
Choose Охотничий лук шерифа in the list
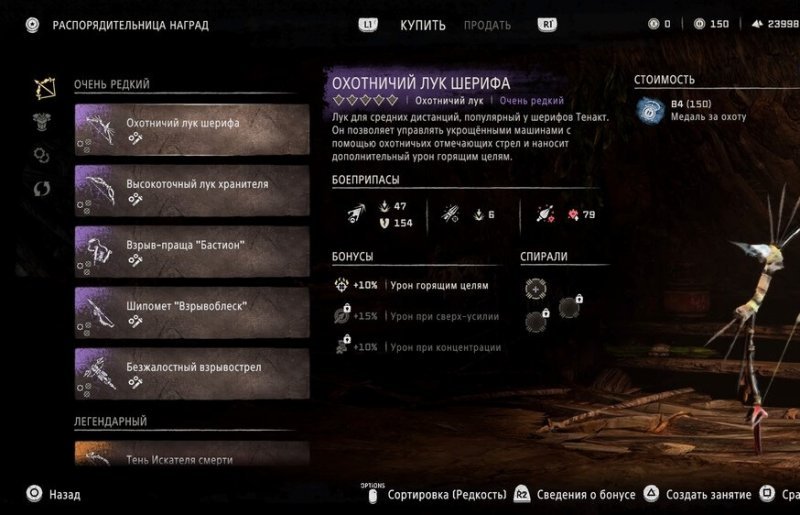pos(191,131)
